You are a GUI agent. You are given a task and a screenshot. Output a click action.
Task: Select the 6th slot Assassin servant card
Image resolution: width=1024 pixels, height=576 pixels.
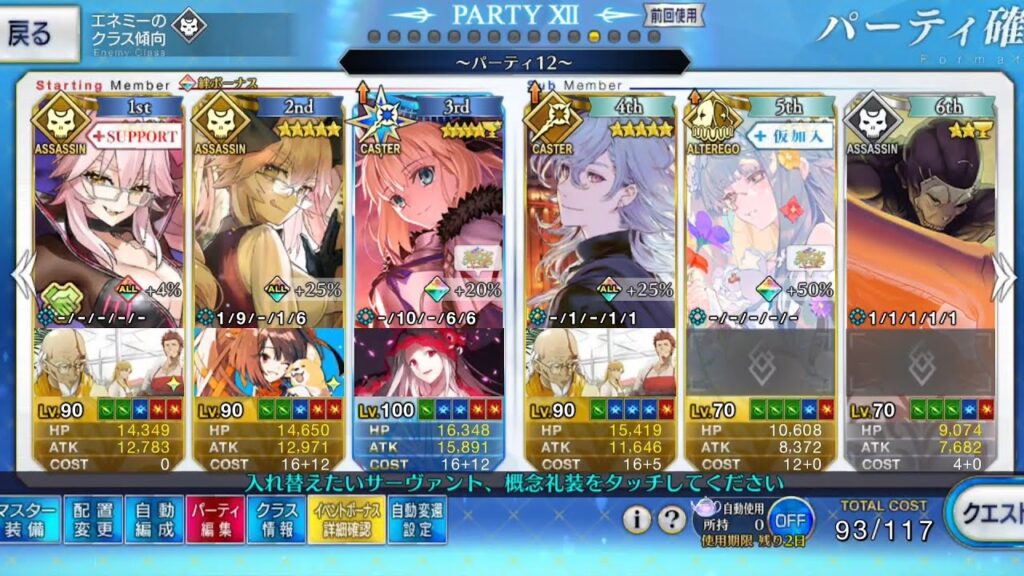(920, 230)
